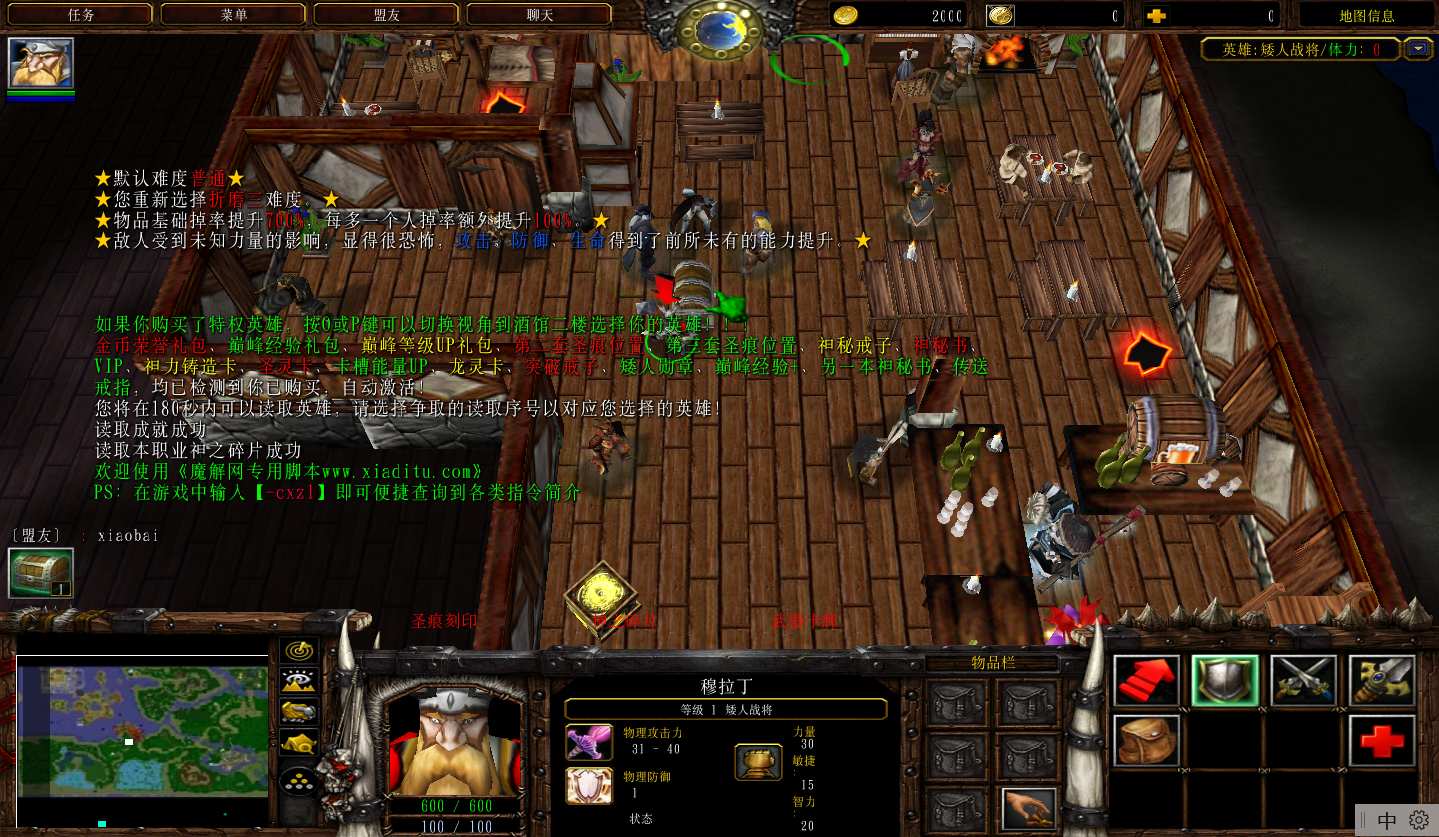The image size is (1439, 837).
Task: Toggle minimap creep camp display button
Action: point(299,742)
